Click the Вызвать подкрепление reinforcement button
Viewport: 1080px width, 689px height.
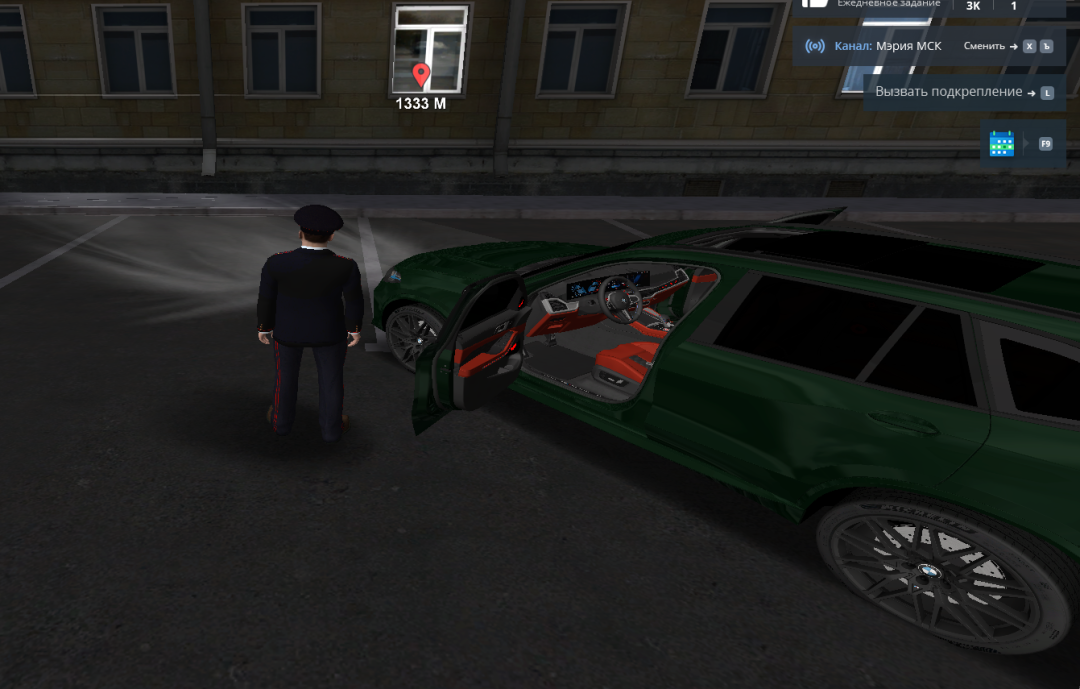[954, 92]
